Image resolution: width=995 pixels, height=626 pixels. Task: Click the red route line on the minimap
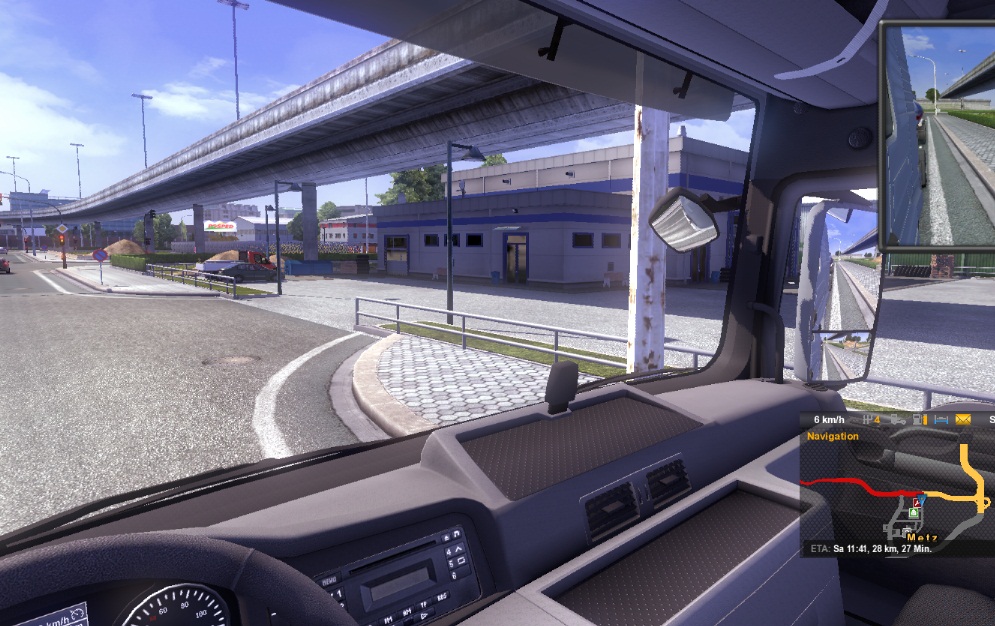tap(861, 484)
